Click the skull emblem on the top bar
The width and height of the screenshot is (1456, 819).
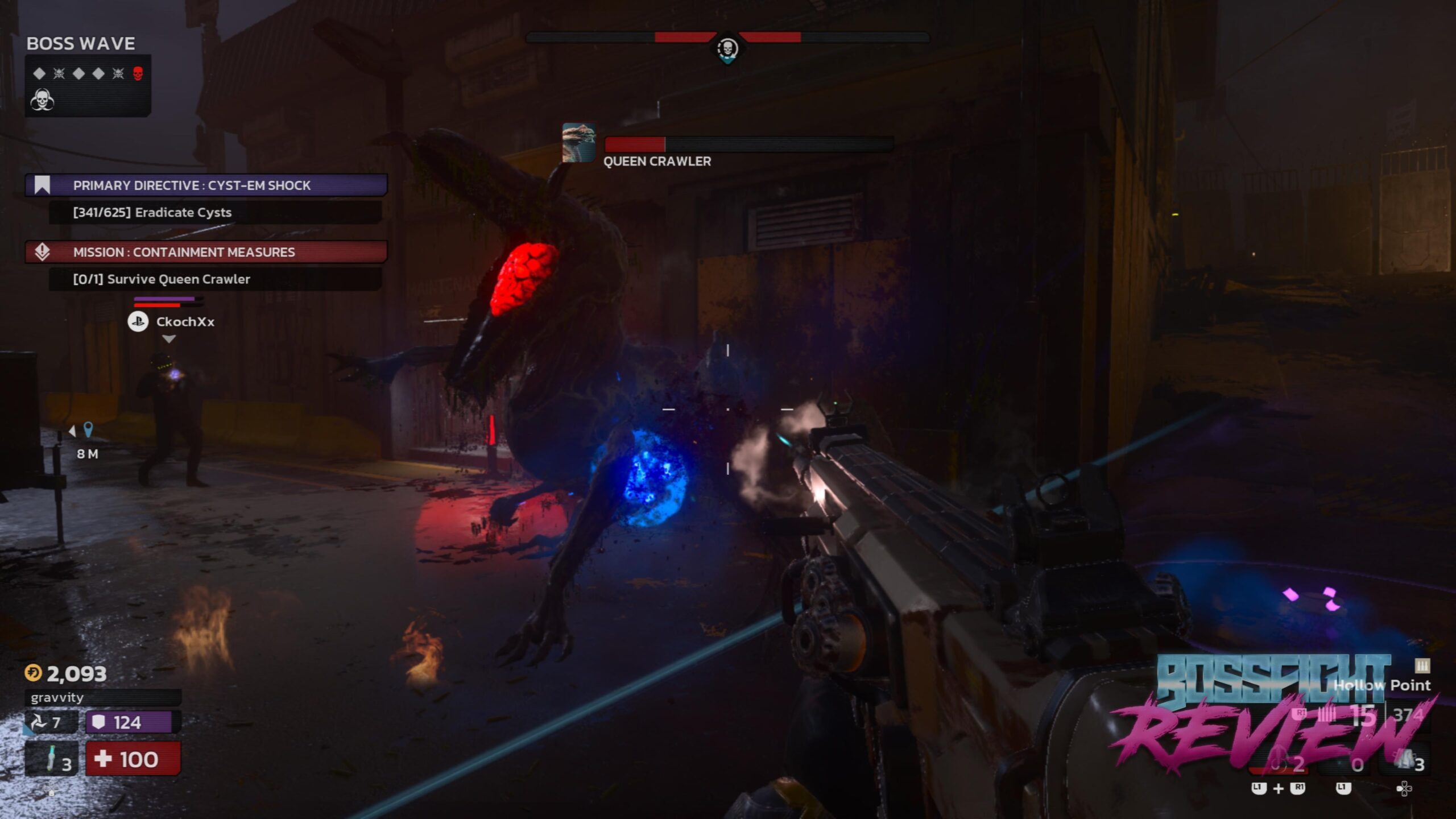(x=727, y=49)
